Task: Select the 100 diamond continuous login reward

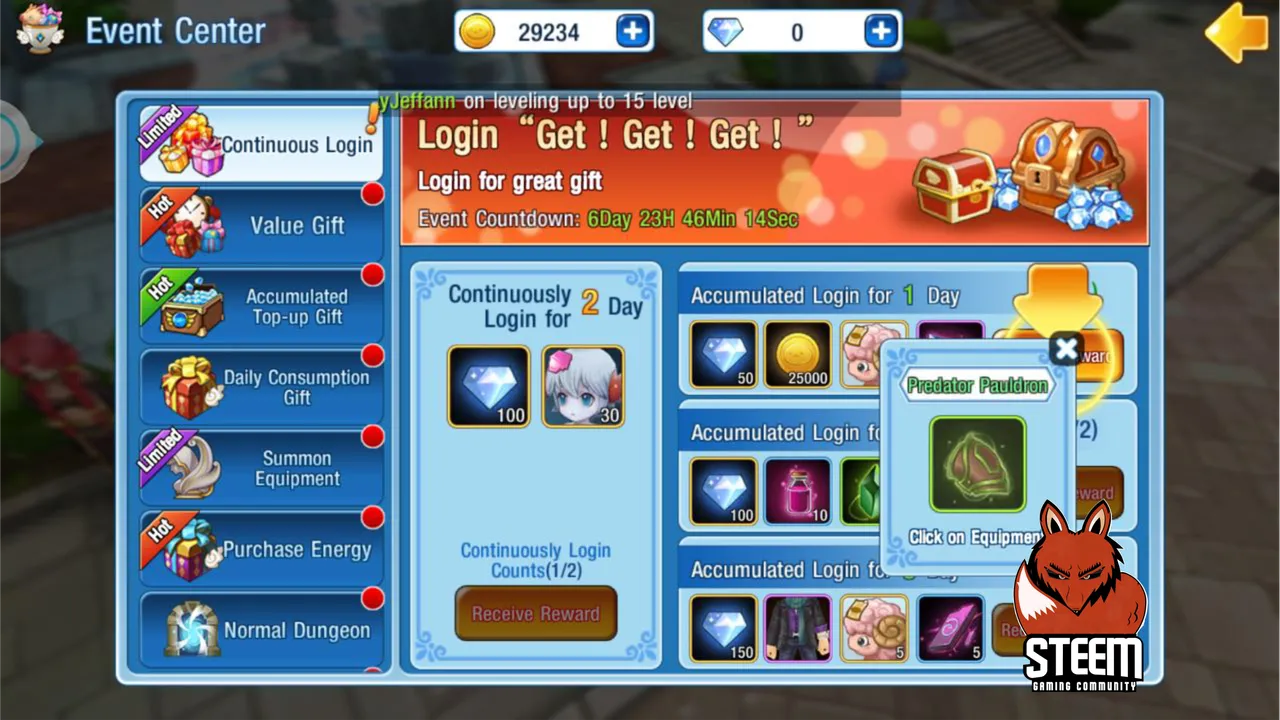Action: (489, 386)
